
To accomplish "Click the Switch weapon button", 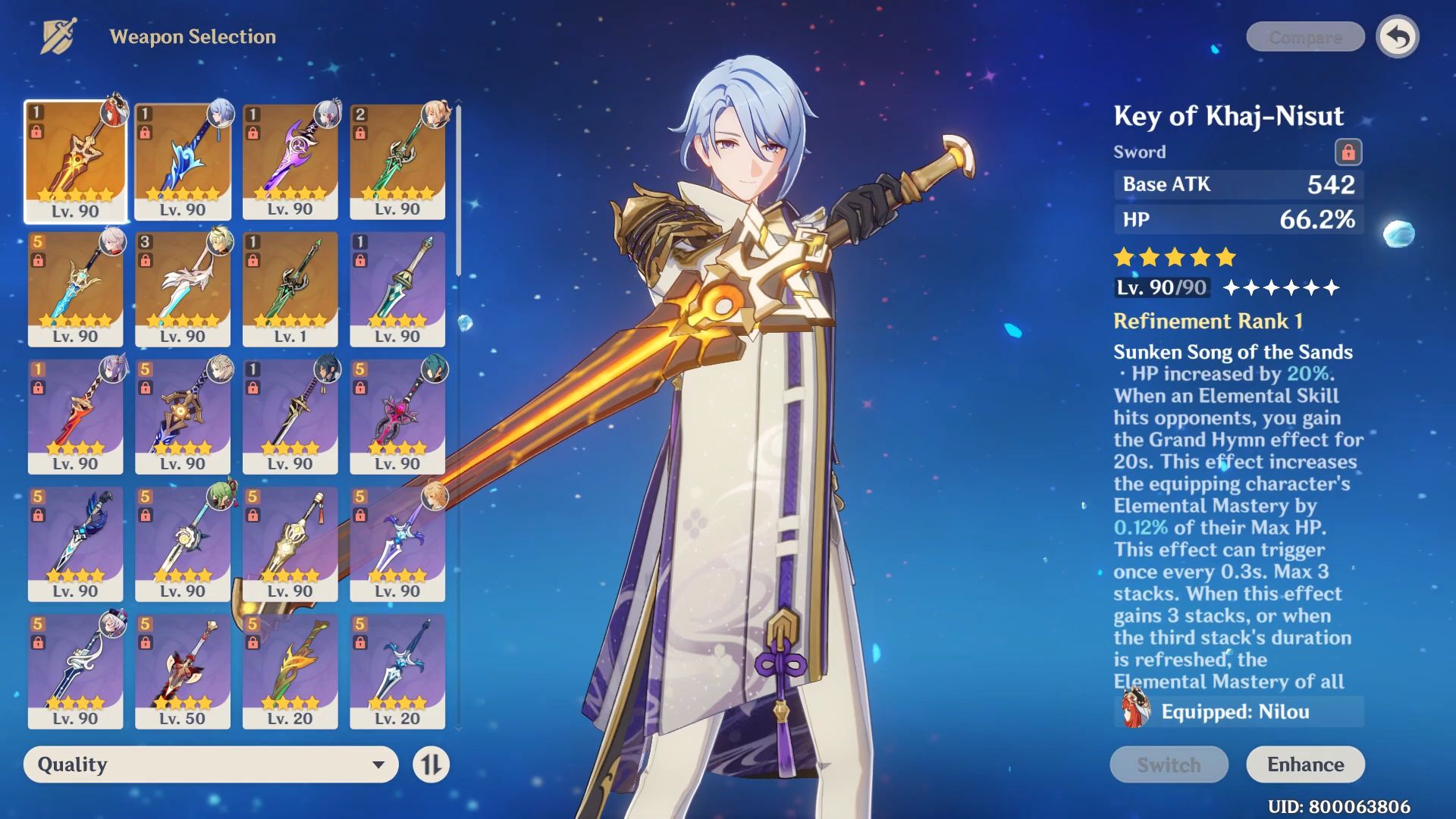I will pos(1169,764).
